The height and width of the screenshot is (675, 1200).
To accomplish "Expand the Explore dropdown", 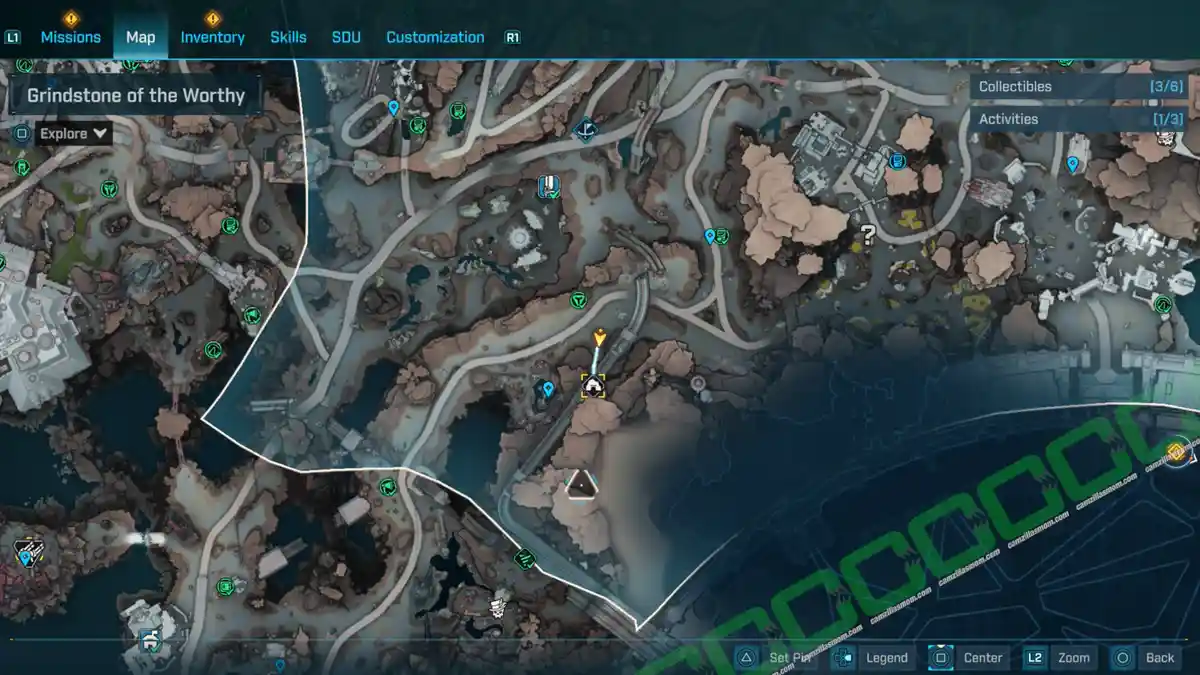I will [75, 133].
